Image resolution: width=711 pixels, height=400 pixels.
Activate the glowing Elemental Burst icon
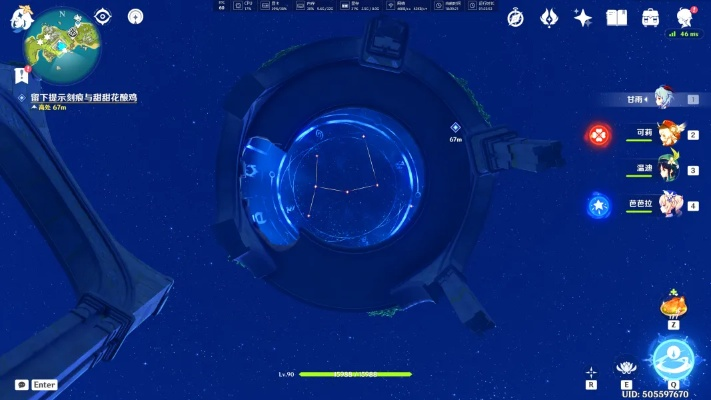click(x=670, y=357)
